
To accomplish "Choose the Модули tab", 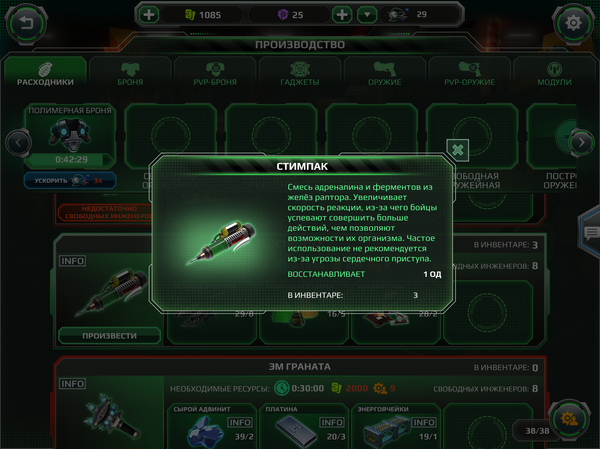I will 554,73.
